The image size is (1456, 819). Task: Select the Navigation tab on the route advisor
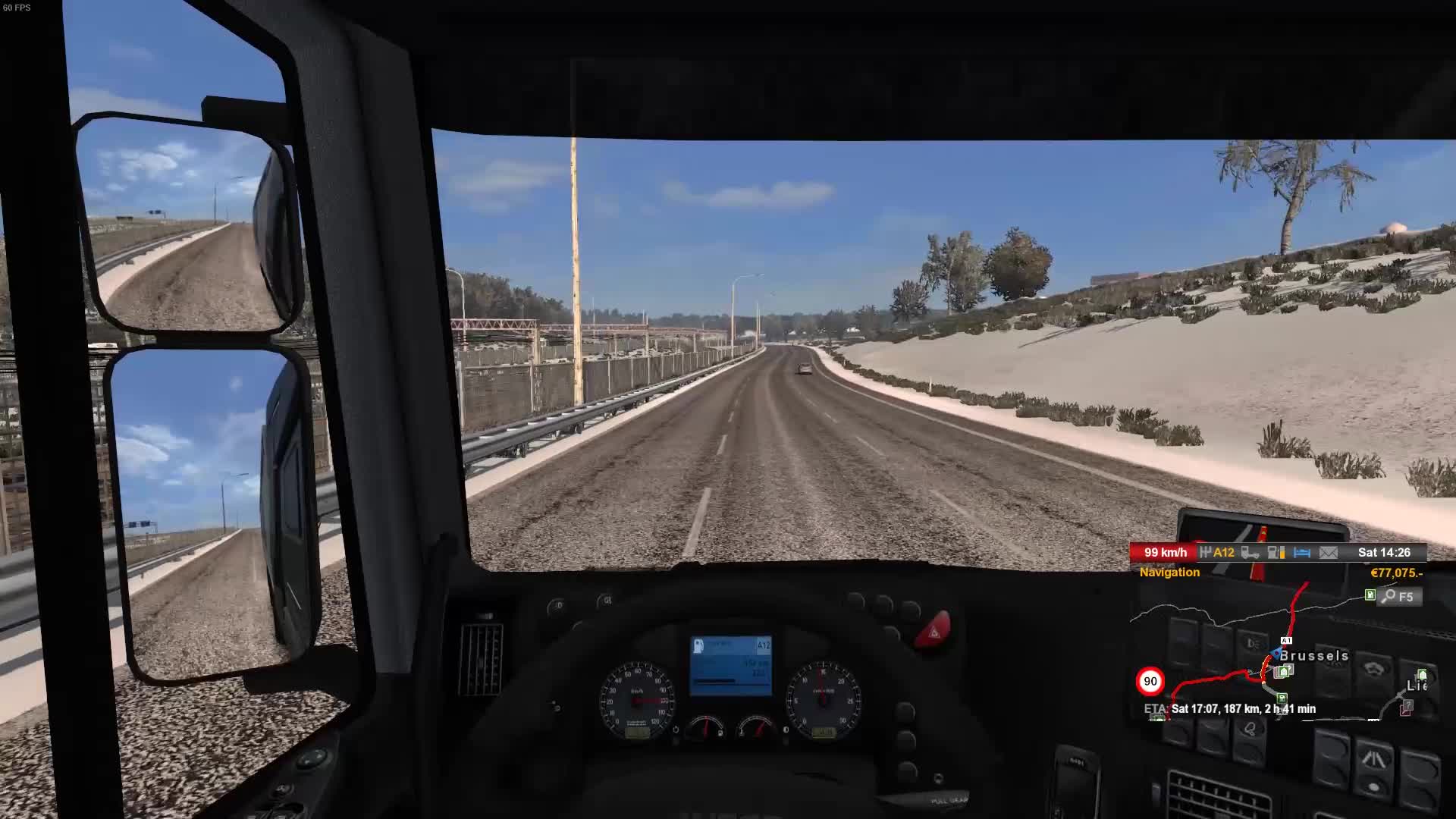pyautogui.click(x=1169, y=572)
